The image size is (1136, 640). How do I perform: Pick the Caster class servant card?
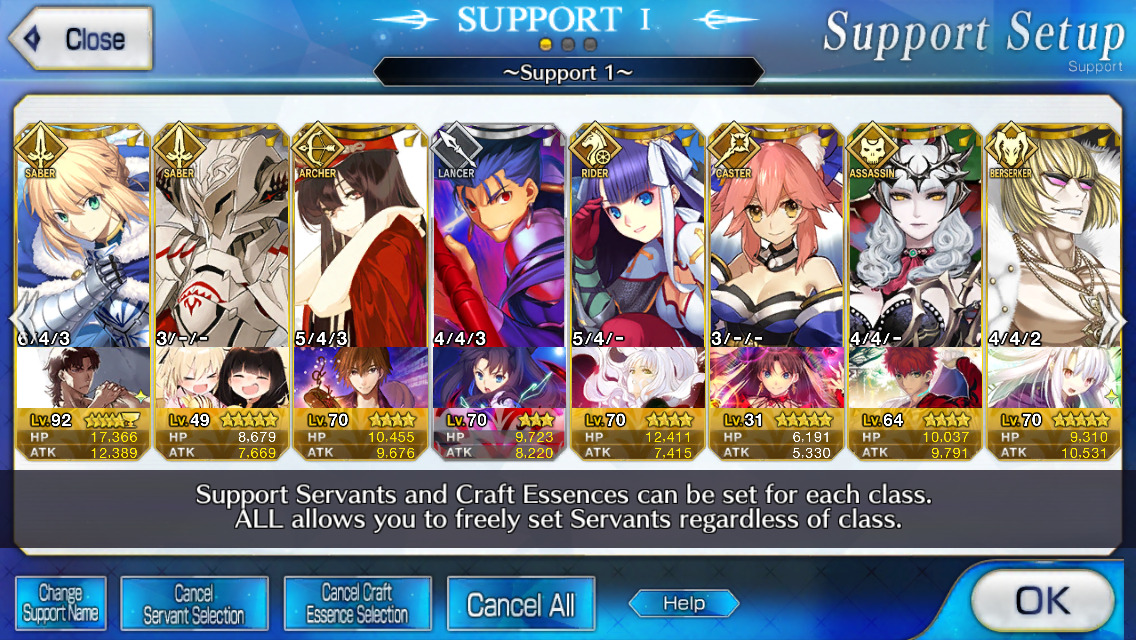coord(776,240)
